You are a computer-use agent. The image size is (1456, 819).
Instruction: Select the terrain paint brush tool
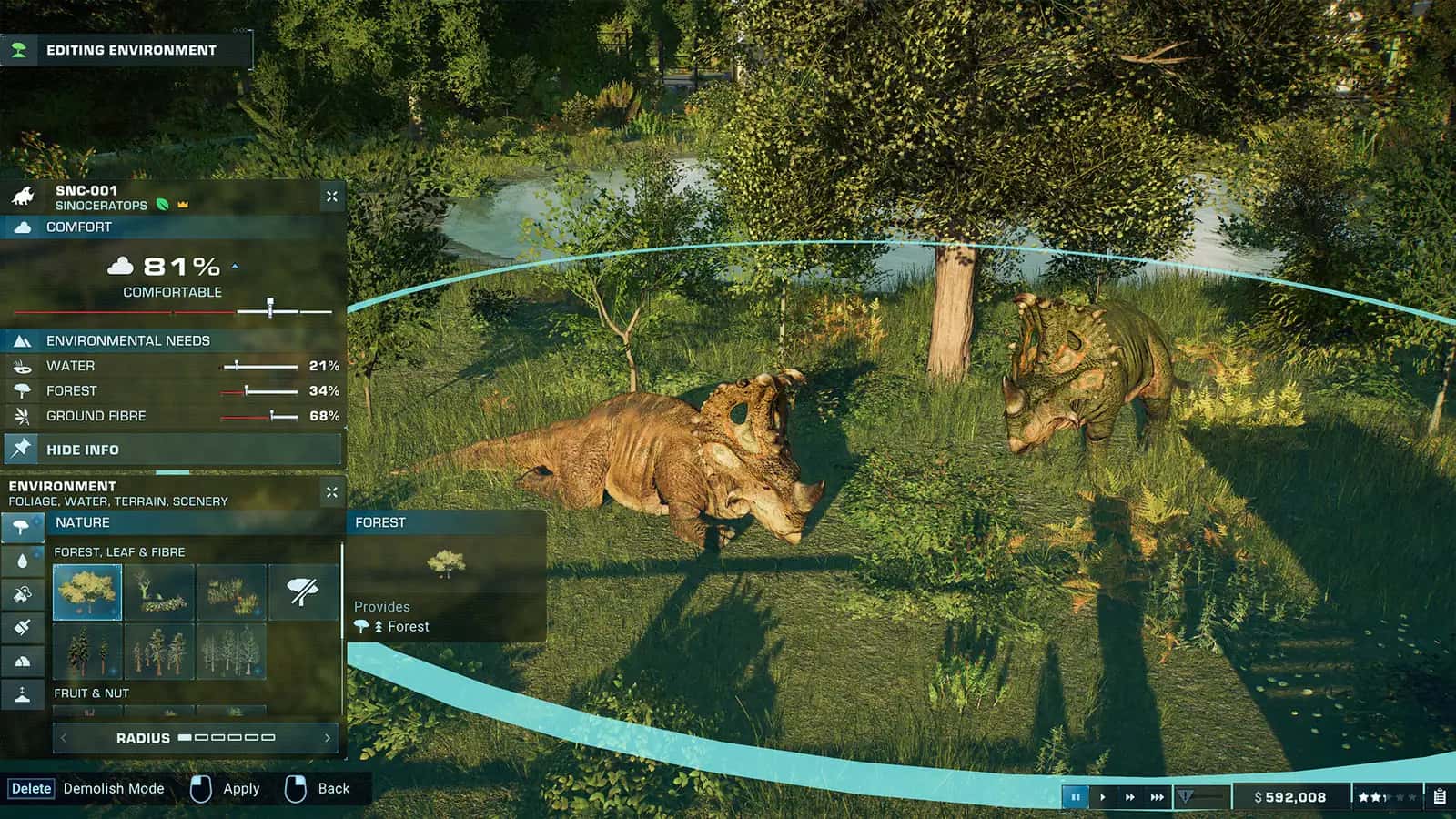23,626
